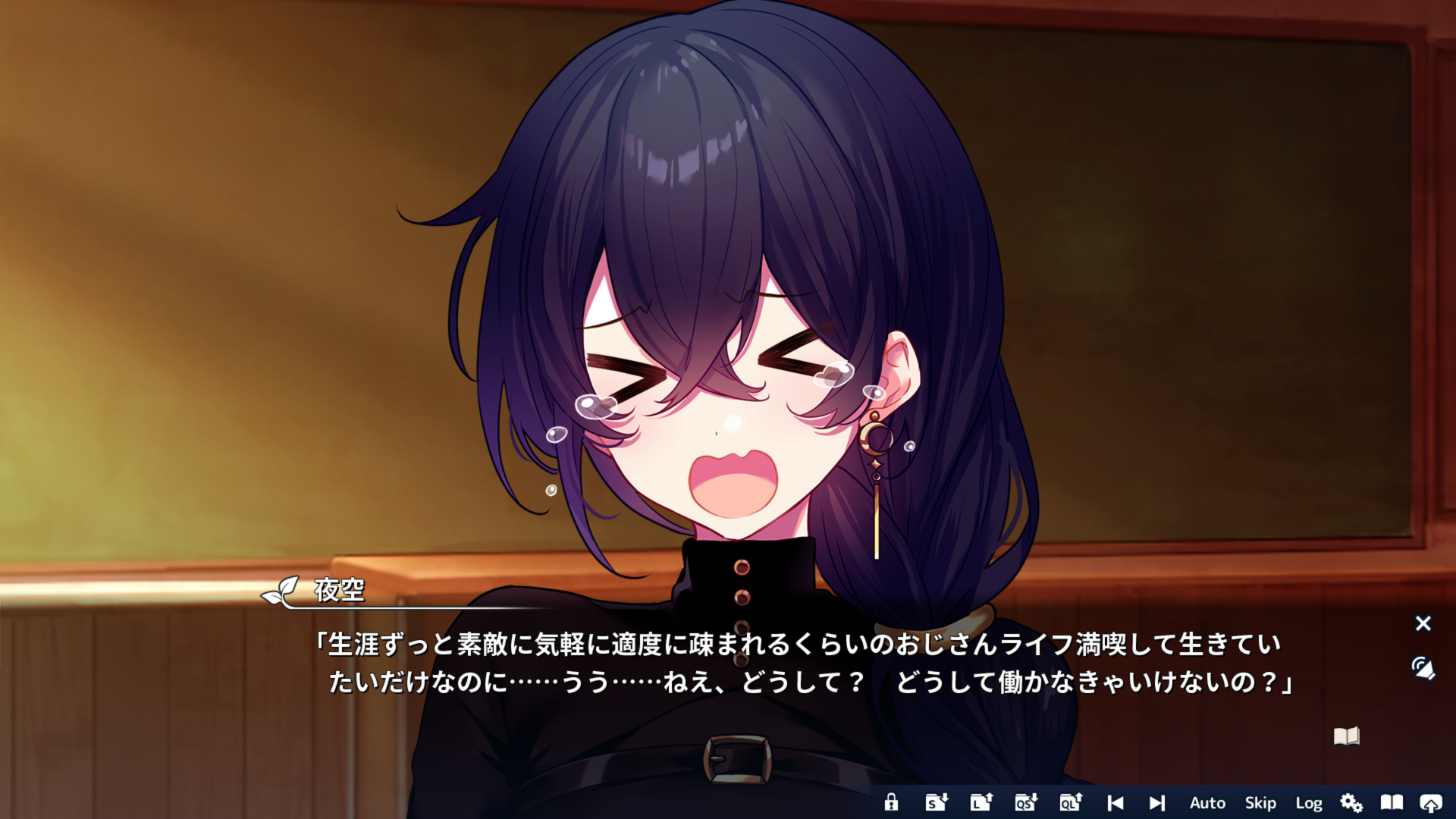Screen dimensions: 1456x819
Task: Hide the dialogue box with the X icon
Action: tap(1423, 623)
